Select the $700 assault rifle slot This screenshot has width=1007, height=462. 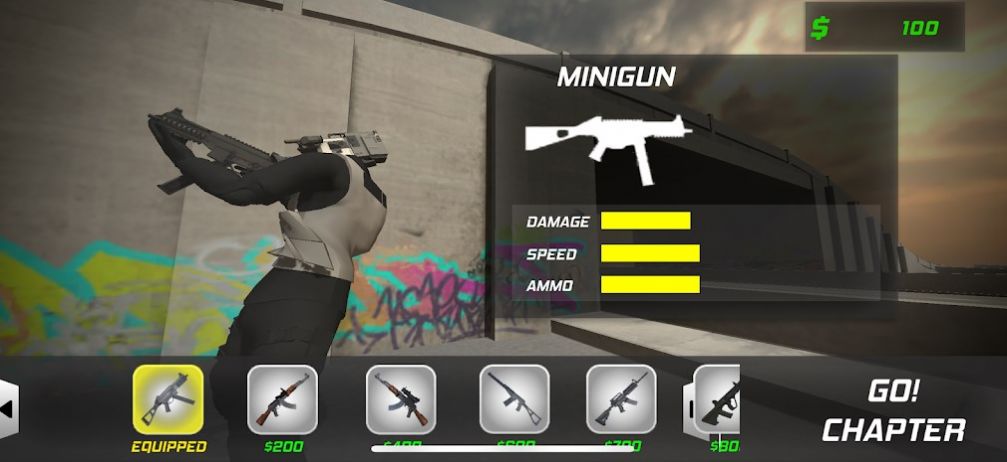(620, 398)
